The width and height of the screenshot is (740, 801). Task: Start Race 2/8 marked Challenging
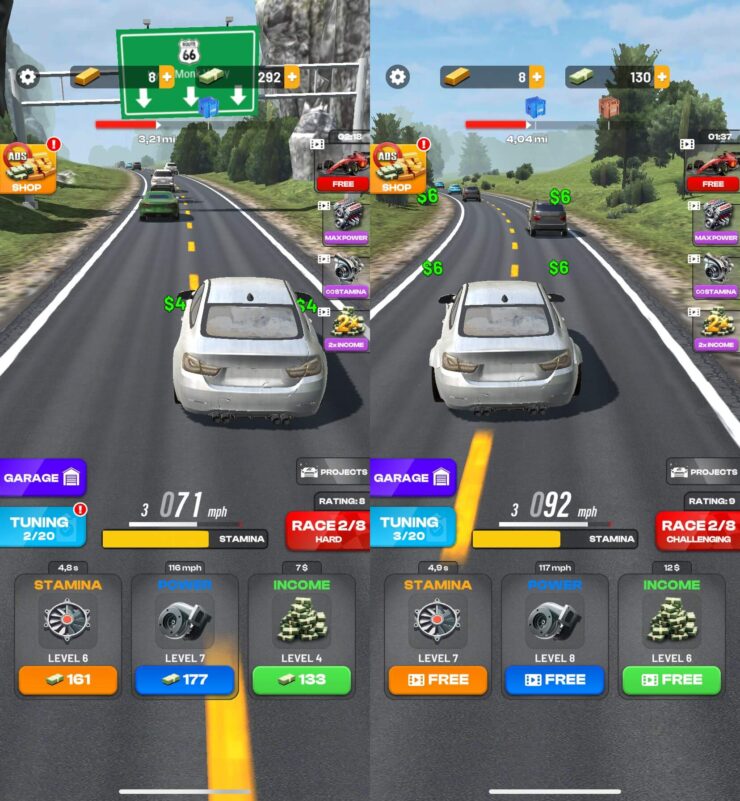pyautogui.click(x=698, y=531)
